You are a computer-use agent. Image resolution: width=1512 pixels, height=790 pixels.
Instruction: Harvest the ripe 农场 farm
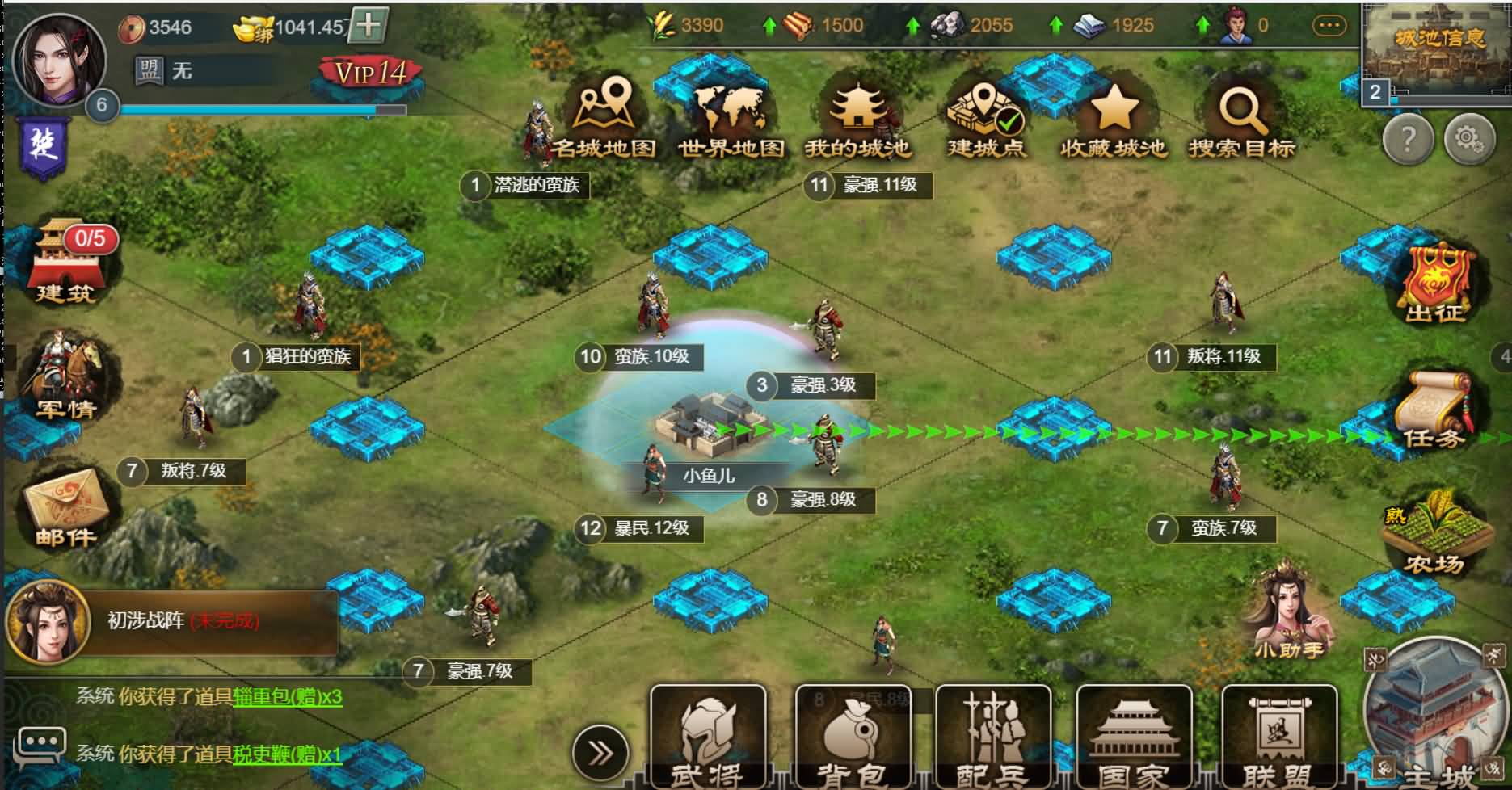pyautogui.click(x=1436, y=533)
